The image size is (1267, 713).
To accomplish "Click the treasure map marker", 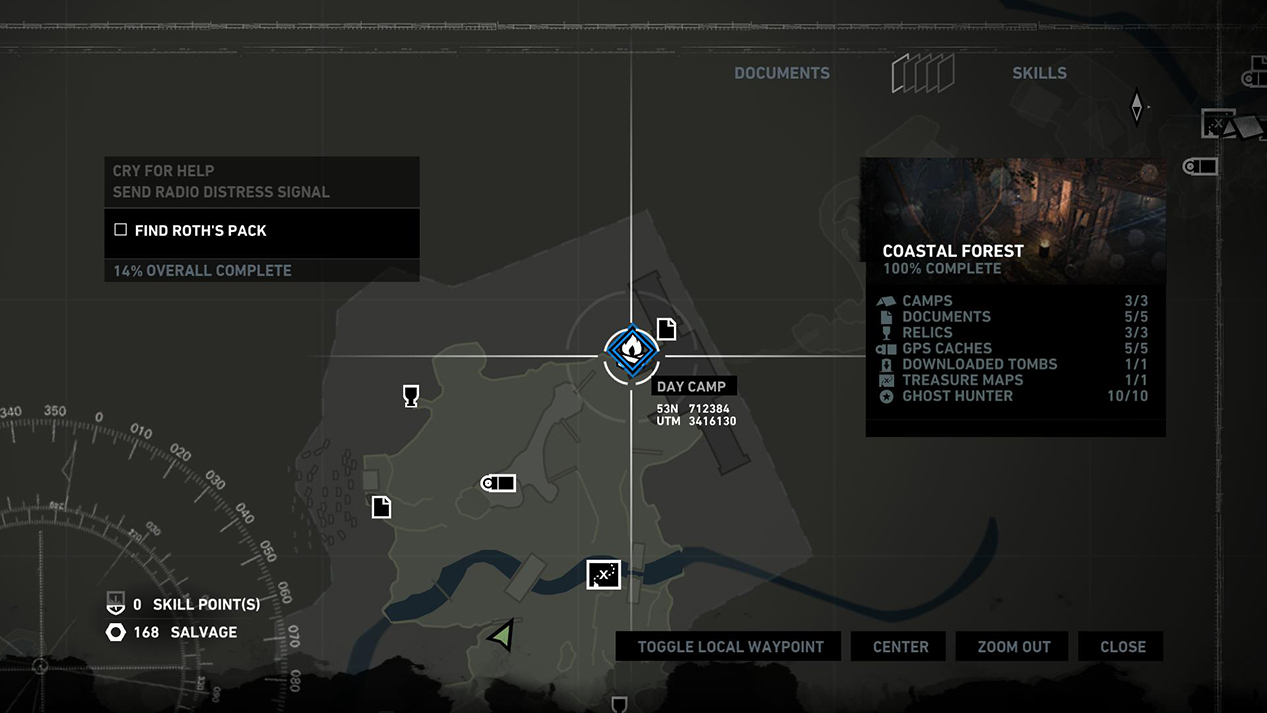I will pos(603,575).
